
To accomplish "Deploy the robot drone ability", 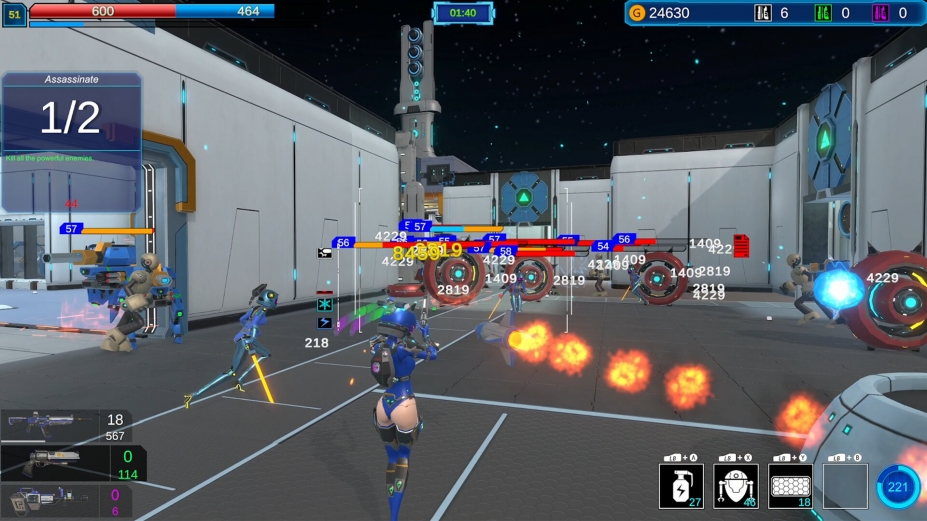I will pyautogui.click(x=735, y=486).
